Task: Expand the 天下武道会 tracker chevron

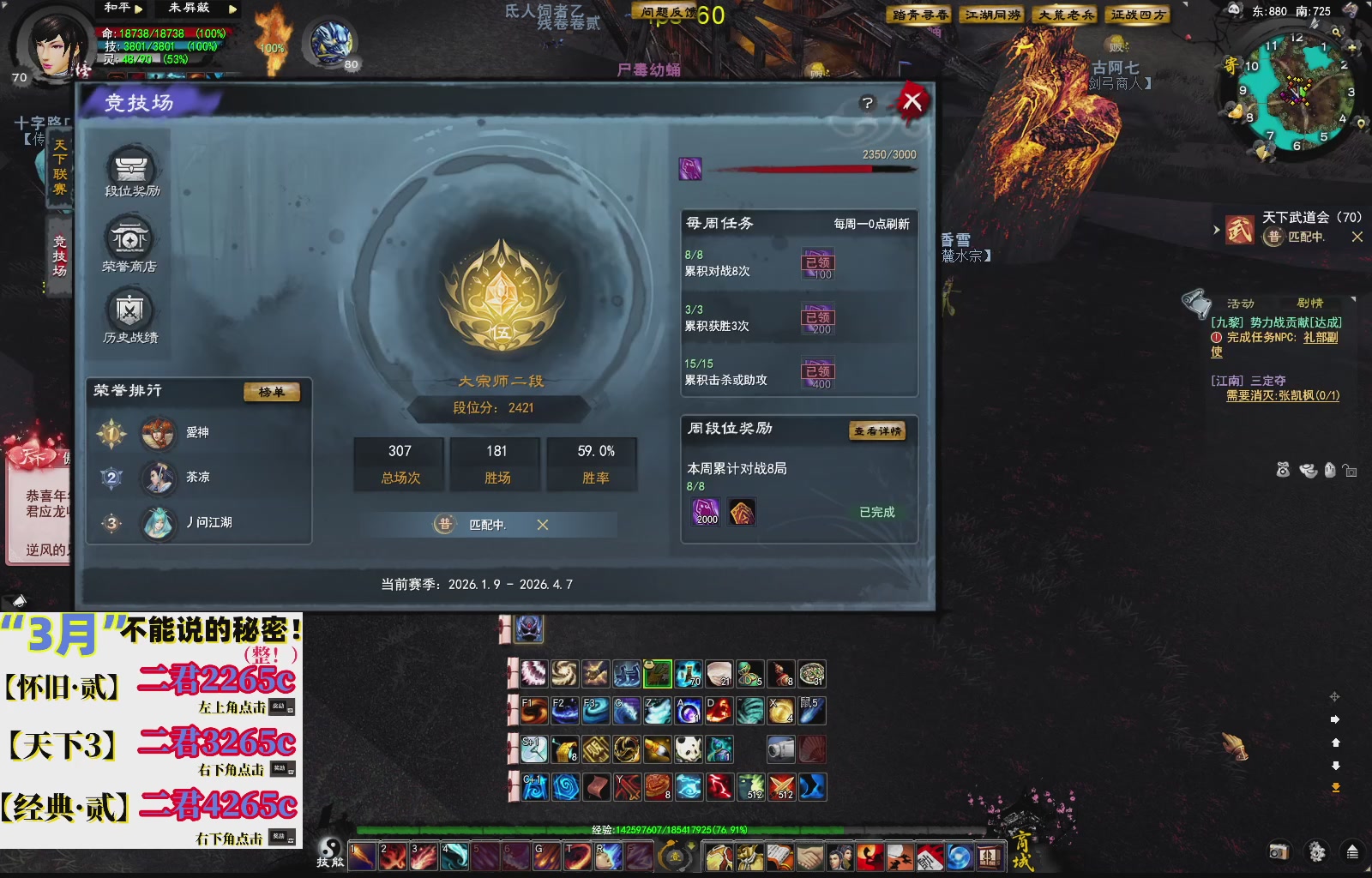Action: click(x=1217, y=229)
